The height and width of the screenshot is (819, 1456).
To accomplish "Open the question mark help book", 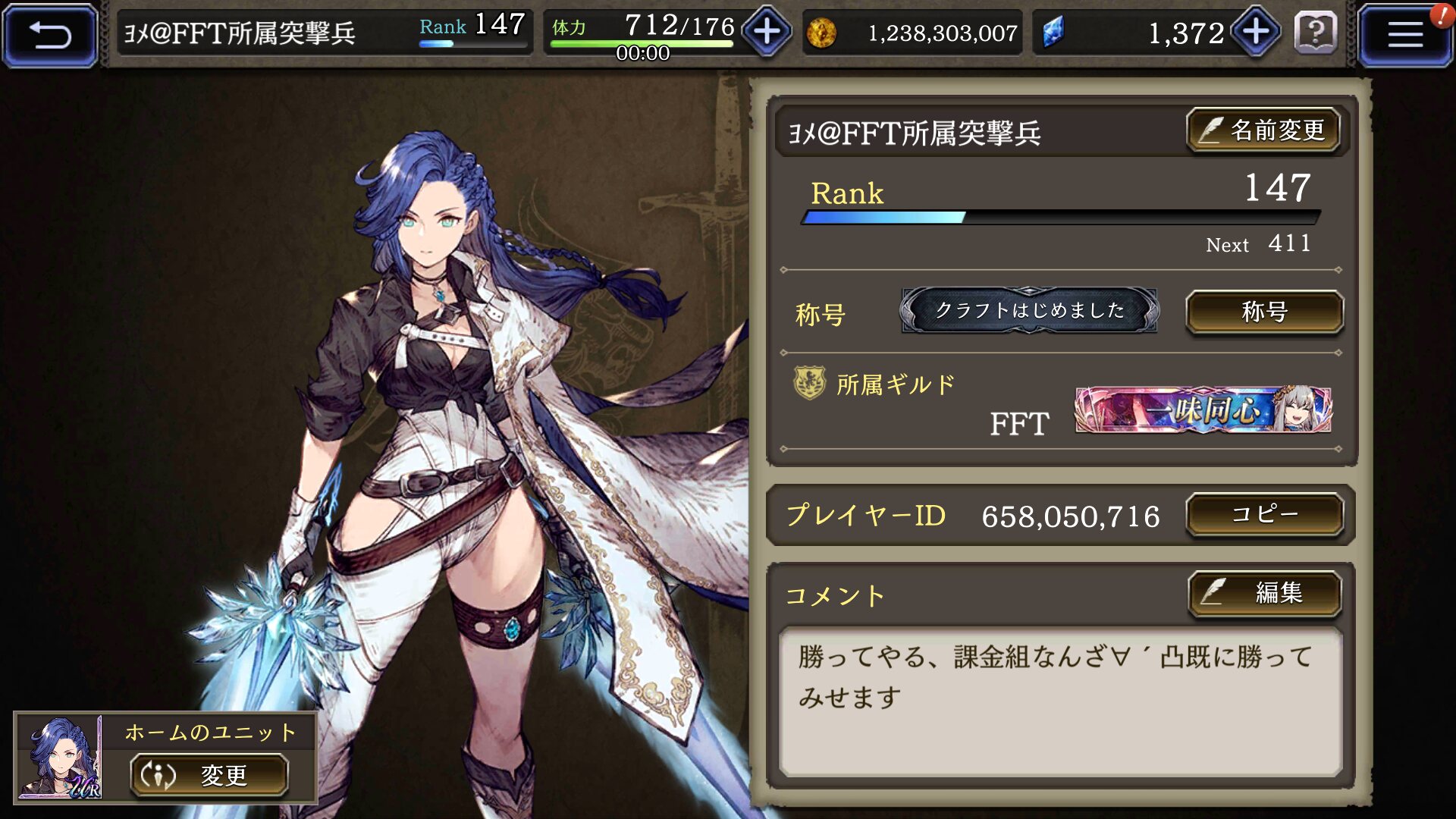I will click(1316, 33).
